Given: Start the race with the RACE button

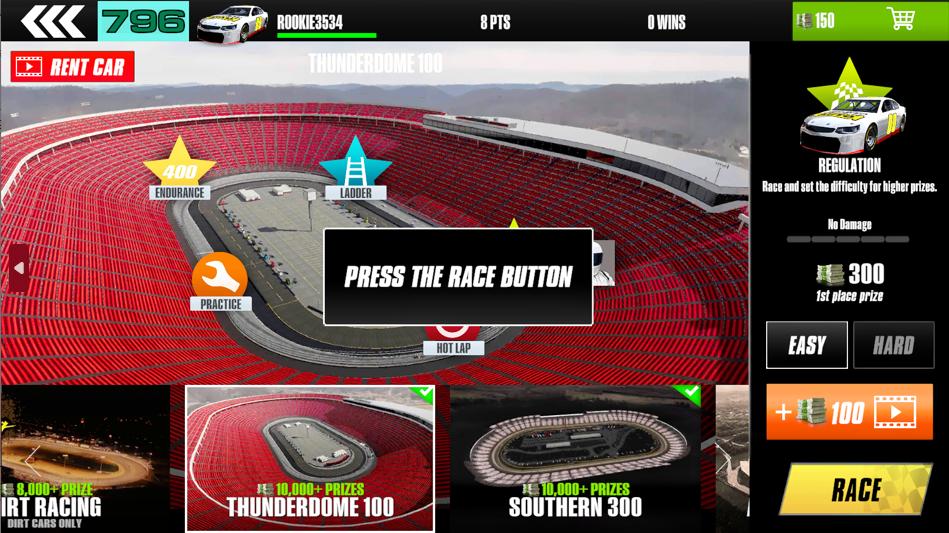Looking at the screenshot, I should (x=855, y=489).
